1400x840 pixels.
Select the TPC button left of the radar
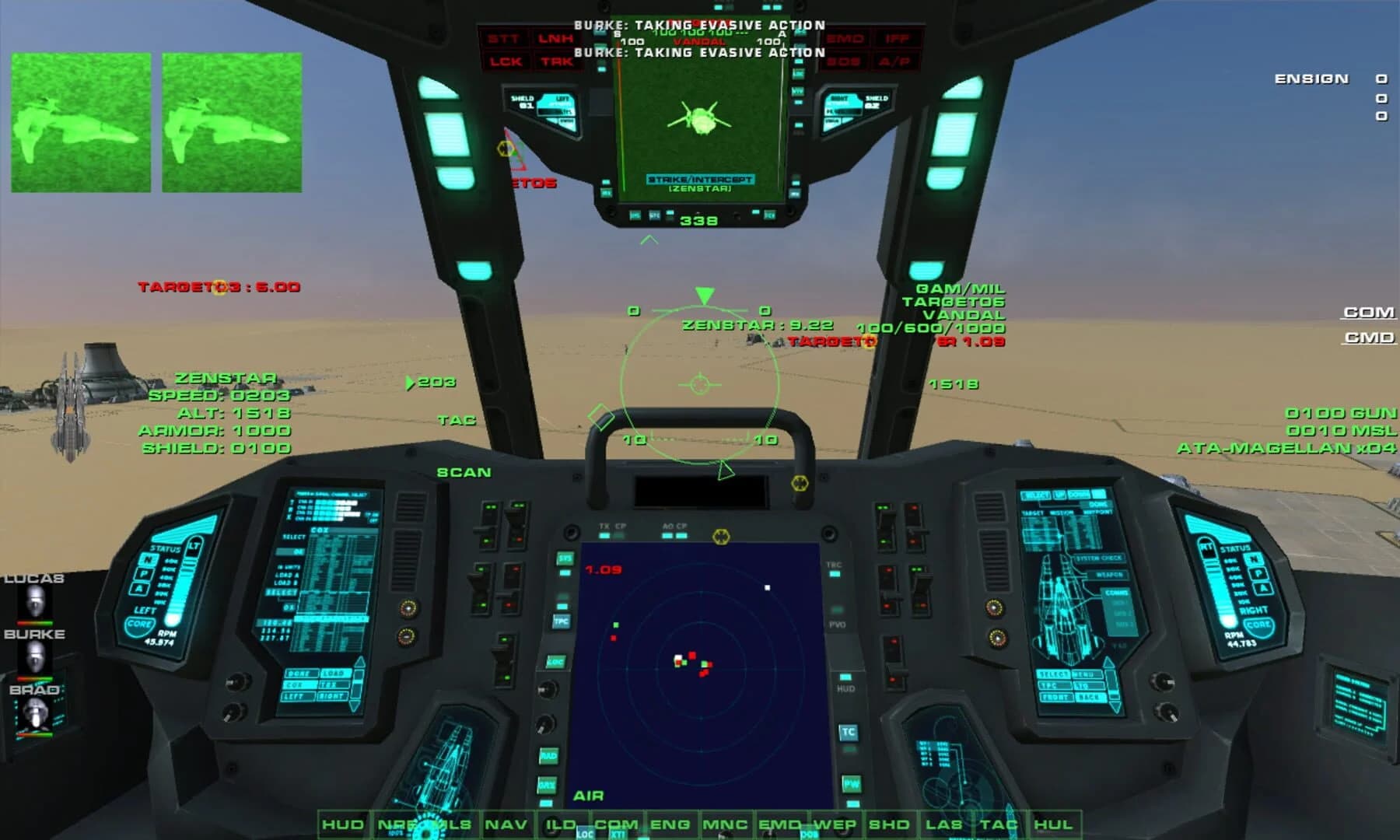(561, 621)
